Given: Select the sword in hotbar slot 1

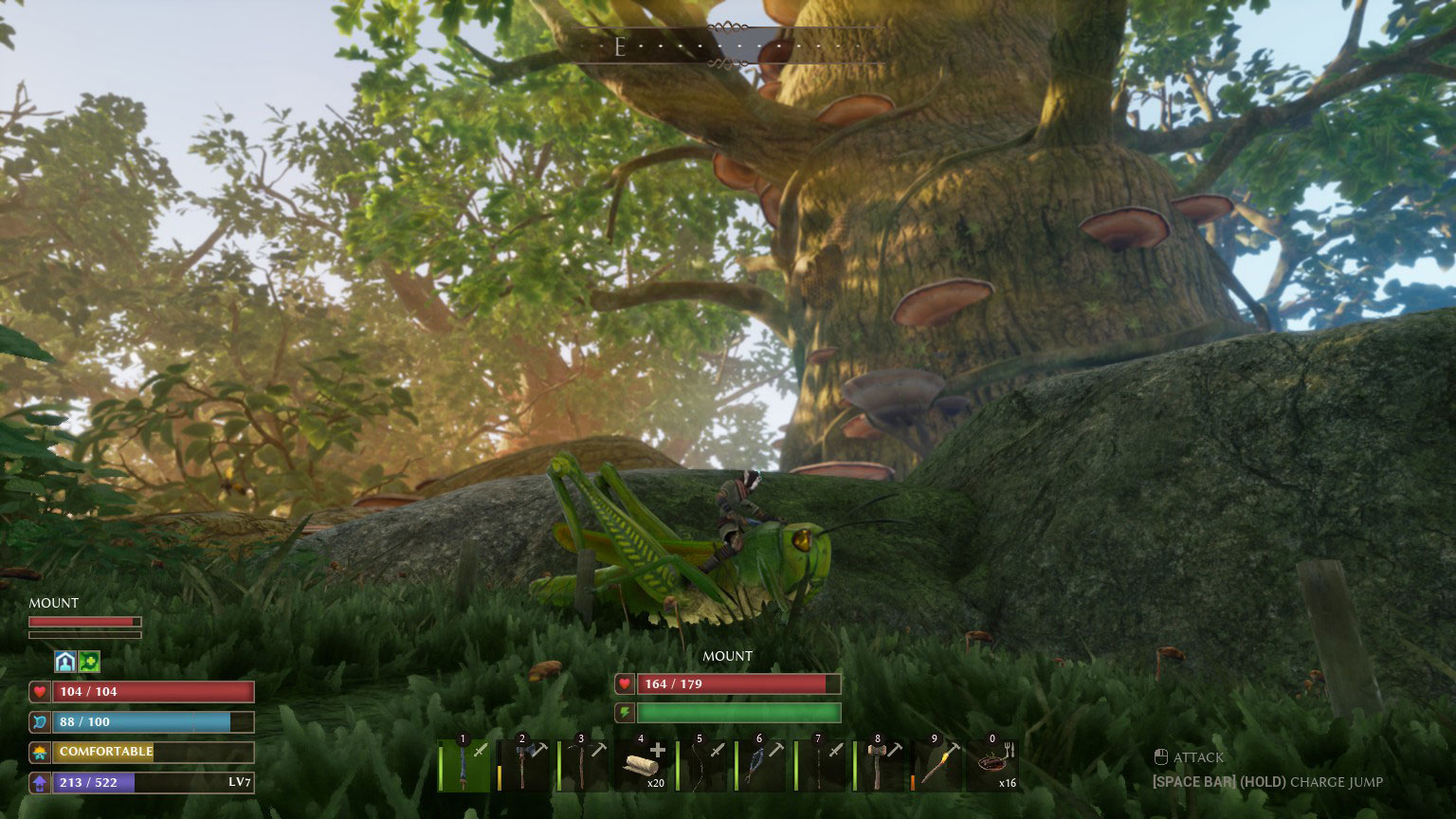Looking at the screenshot, I should click(464, 761).
